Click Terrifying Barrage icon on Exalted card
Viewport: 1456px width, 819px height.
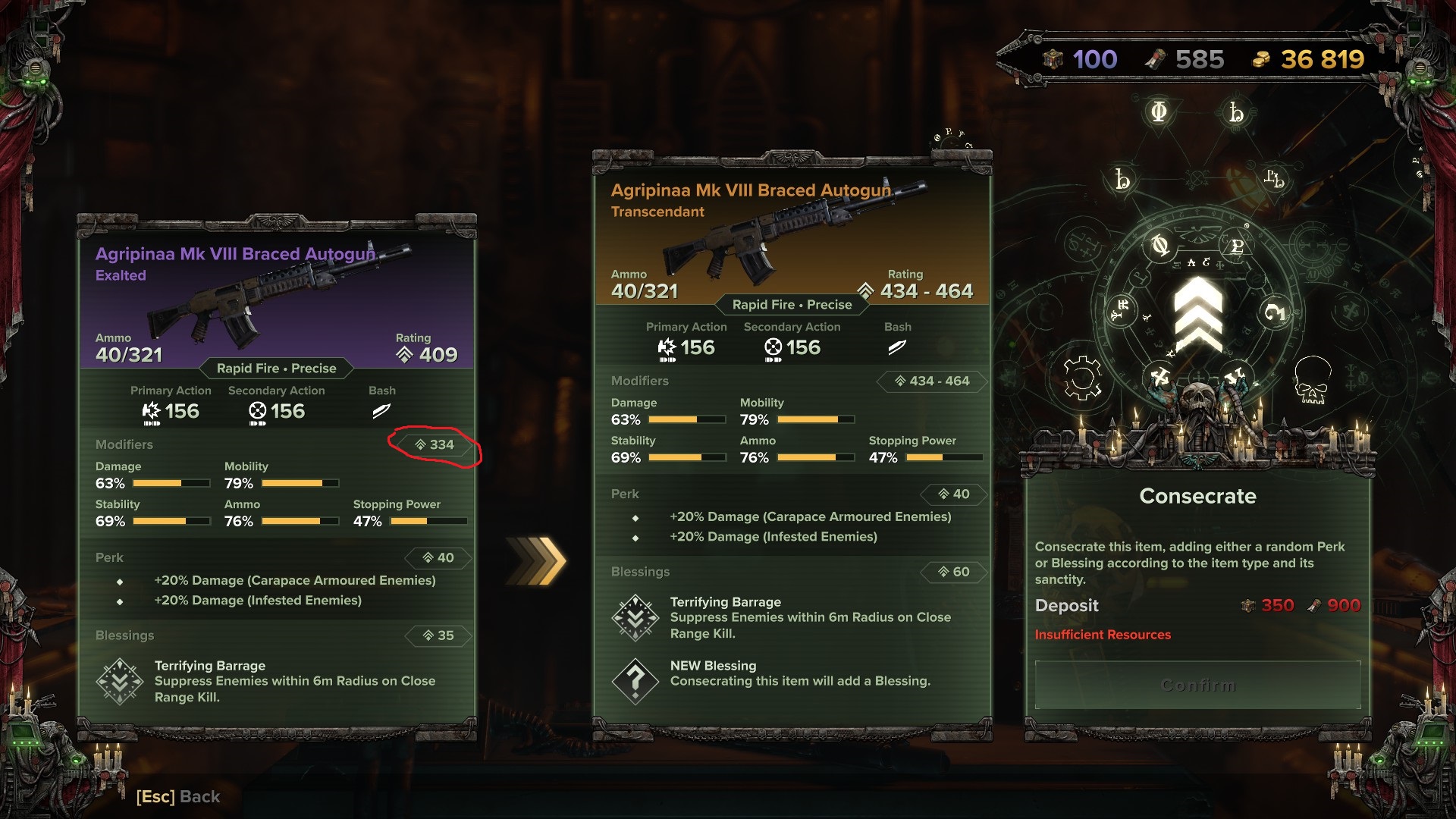(x=120, y=682)
